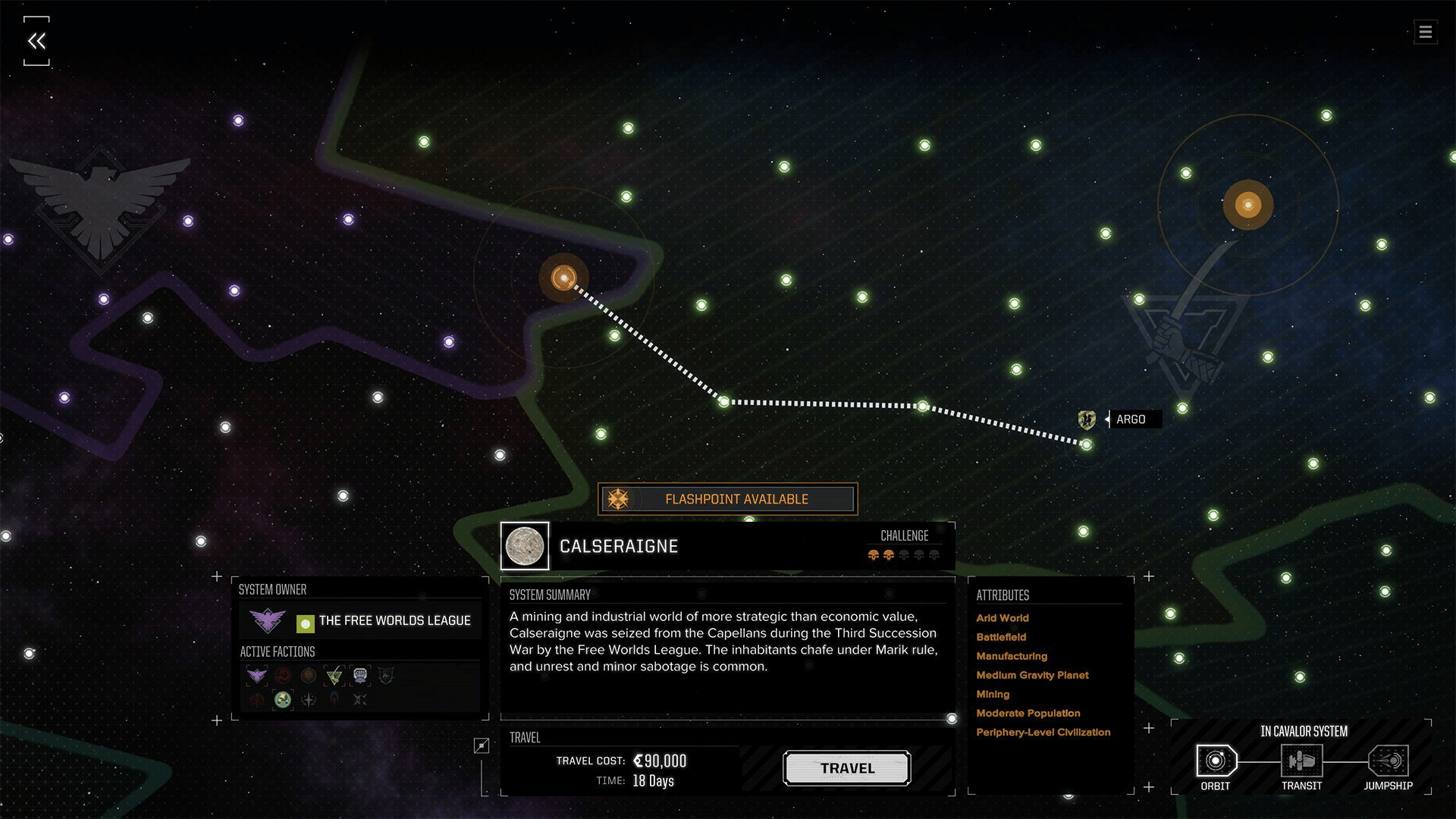Open the hamburger menu
1456x819 pixels.
(1425, 32)
